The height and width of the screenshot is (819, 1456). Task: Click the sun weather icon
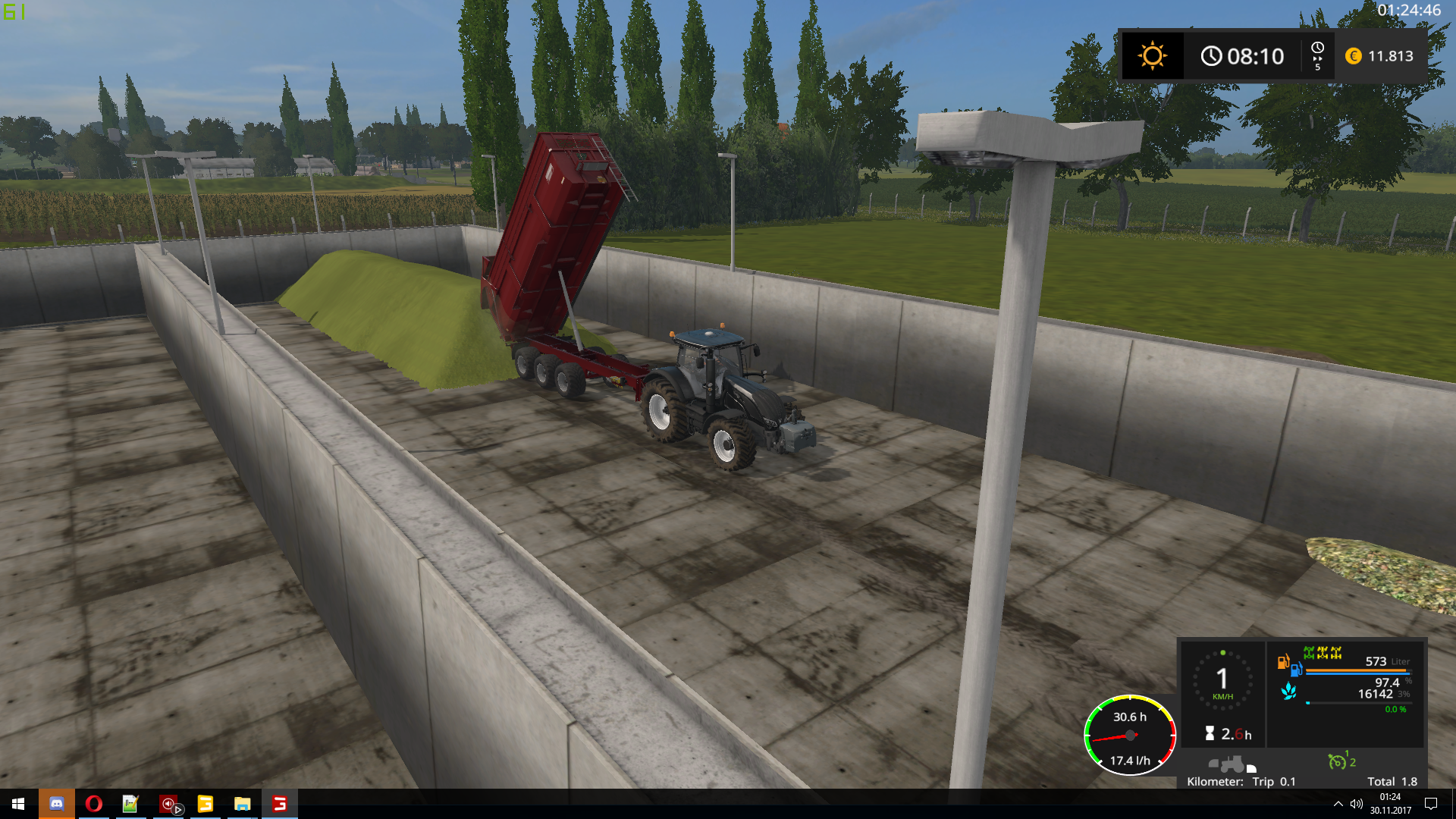pyautogui.click(x=1152, y=56)
